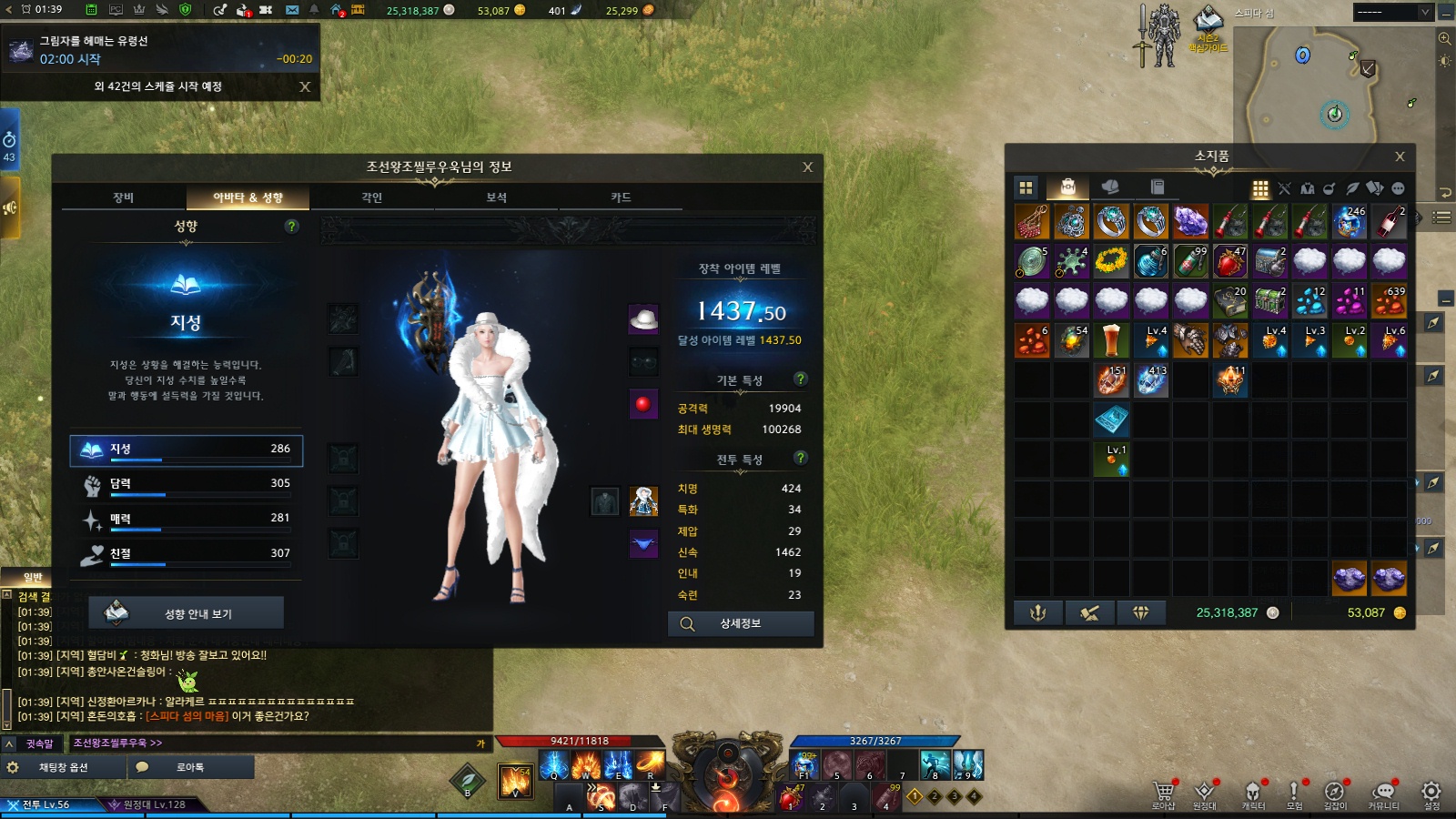Click the white hat avatar slot
1456x819 pixels.
click(x=643, y=319)
